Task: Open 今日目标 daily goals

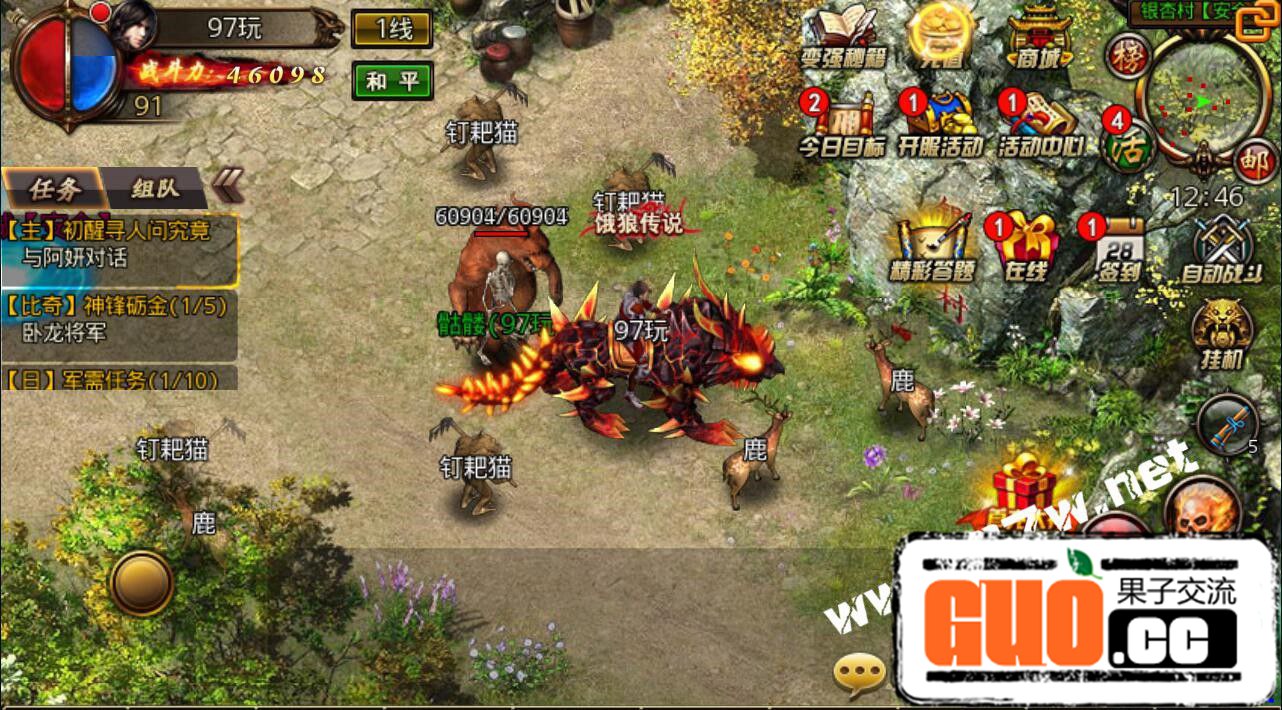Action: [x=841, y=124]
